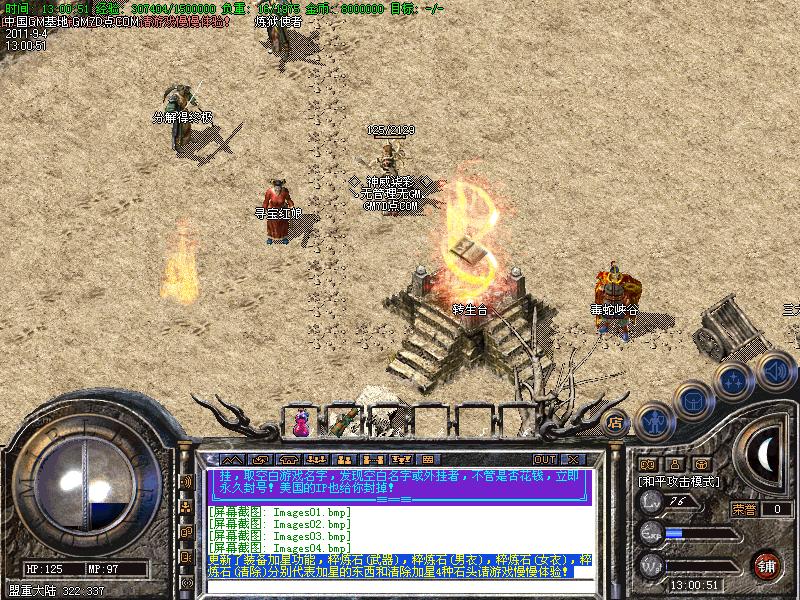The image size is (800, 600).
Task: Open the 店 shop button
Action: (x=616, y=423)
